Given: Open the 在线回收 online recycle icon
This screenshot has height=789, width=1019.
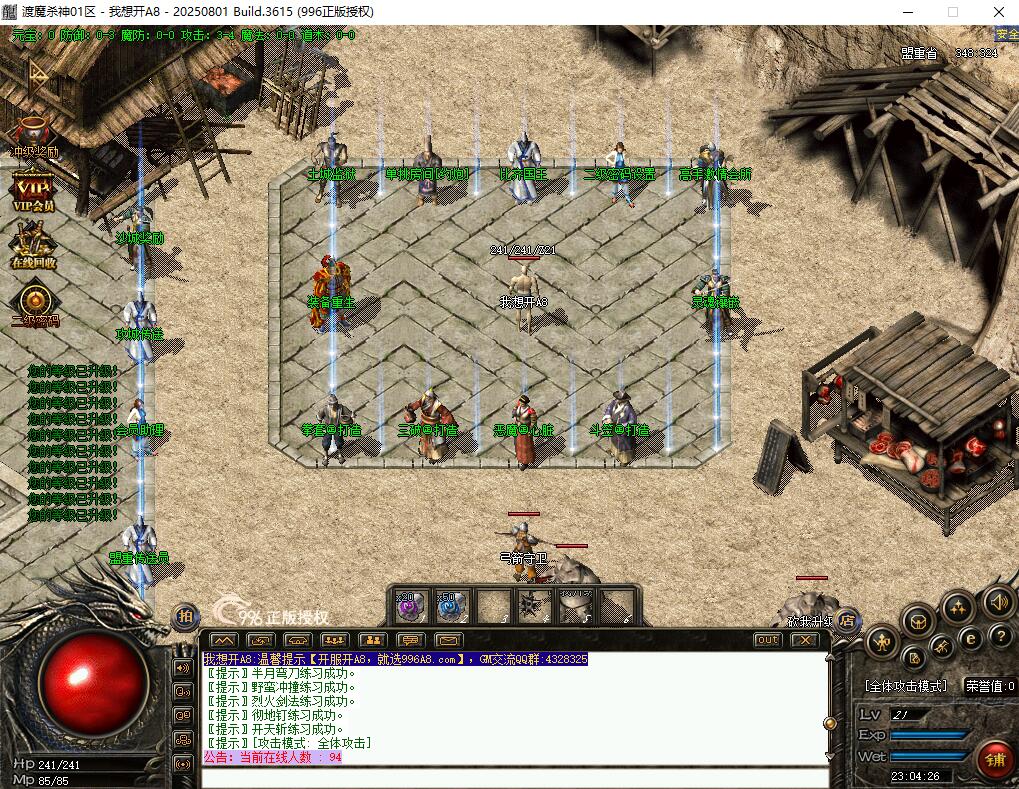Looking at the screenshot, I should coord(33,245).
